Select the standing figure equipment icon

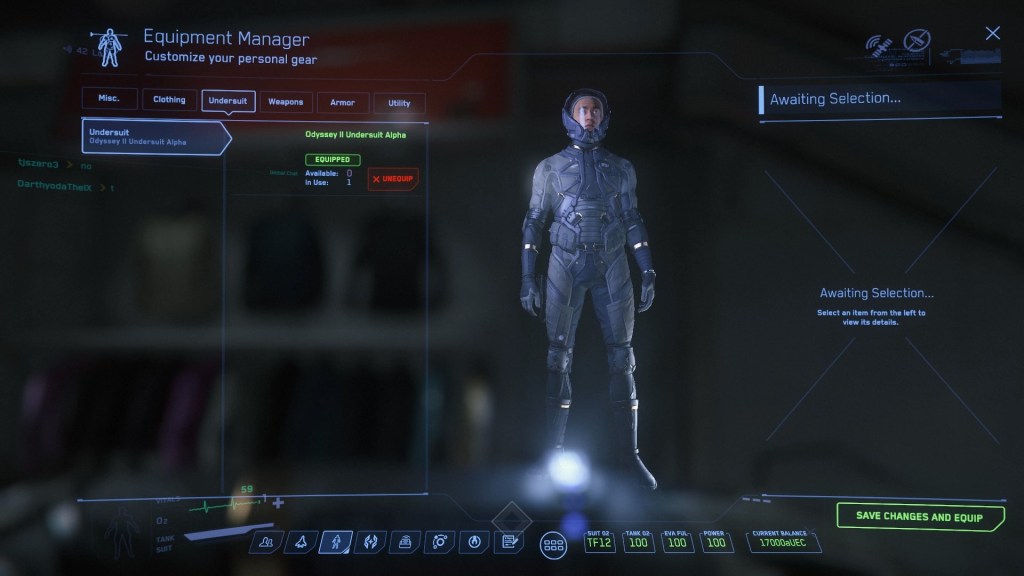[335, 542]
